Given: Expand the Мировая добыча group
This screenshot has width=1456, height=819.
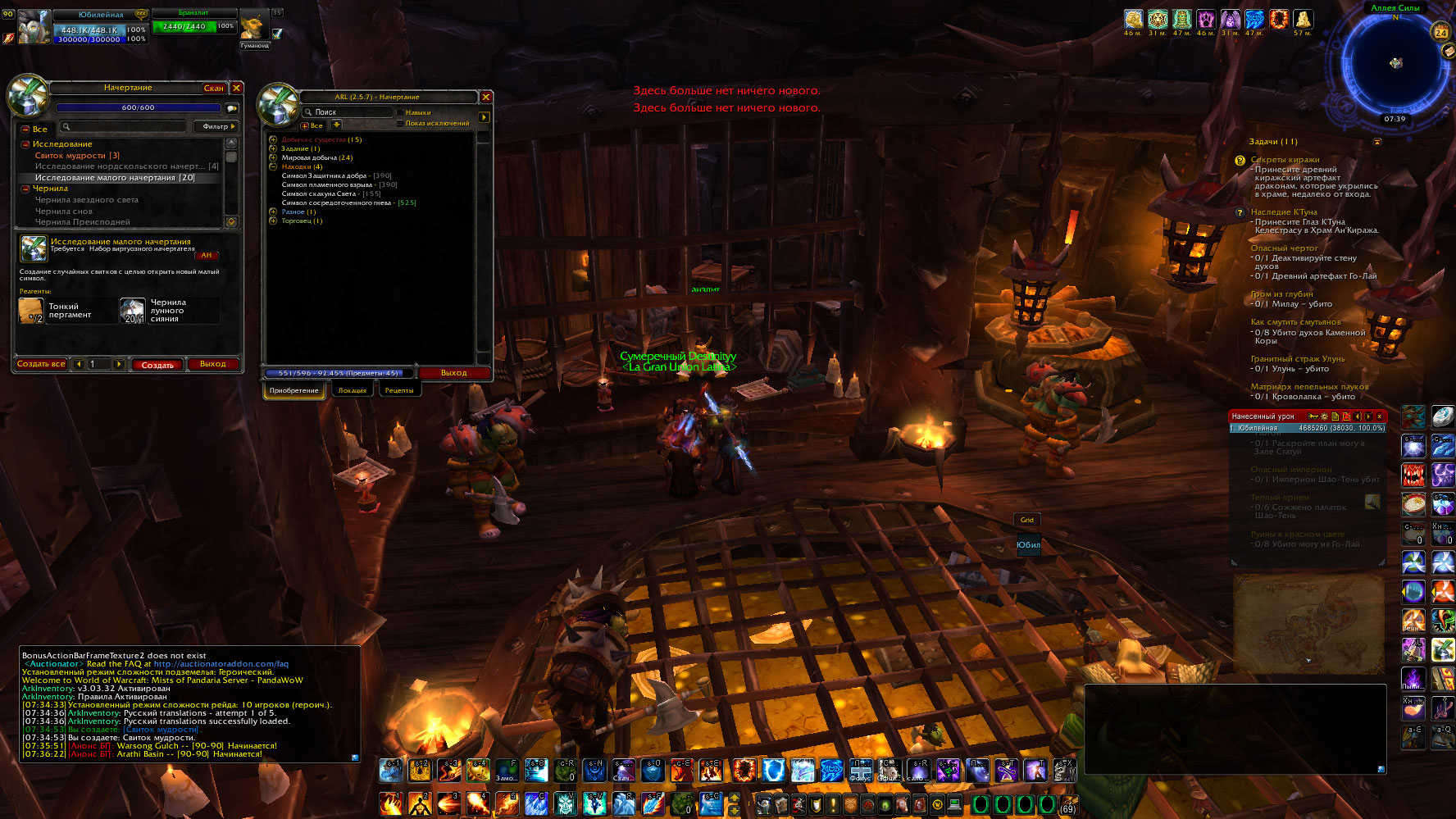Looking at the screenshot, I should [273, 157].
